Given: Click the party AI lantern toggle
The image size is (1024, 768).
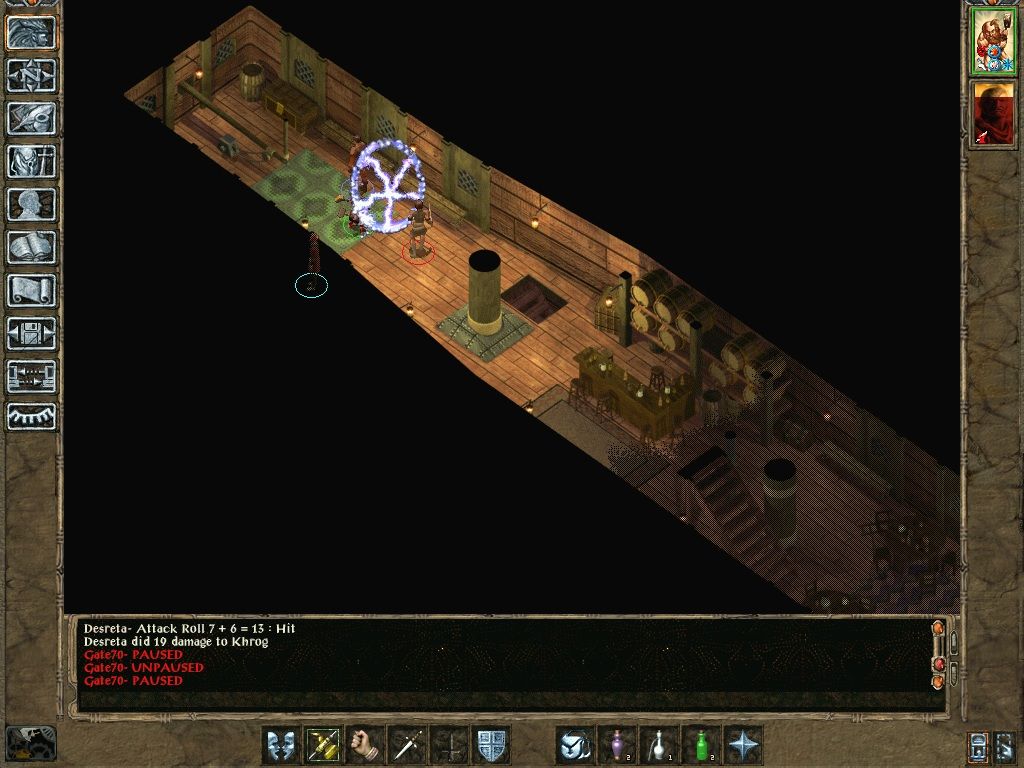Looking at the screenshot, I should (x=978, y=745).
